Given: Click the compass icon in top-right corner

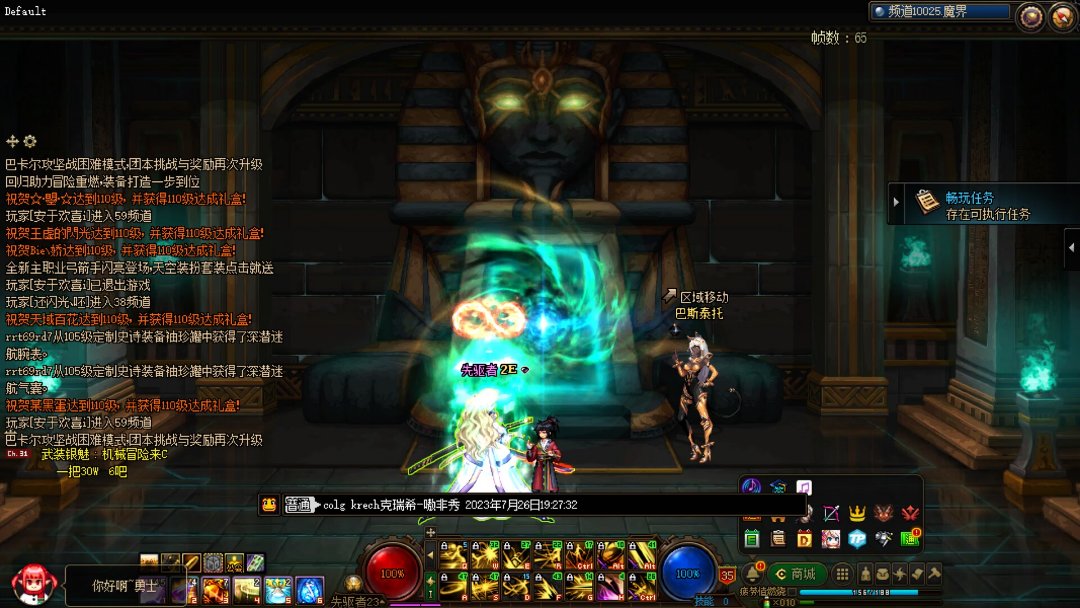Looking at the screenshot, I should tap(1061, 17).
